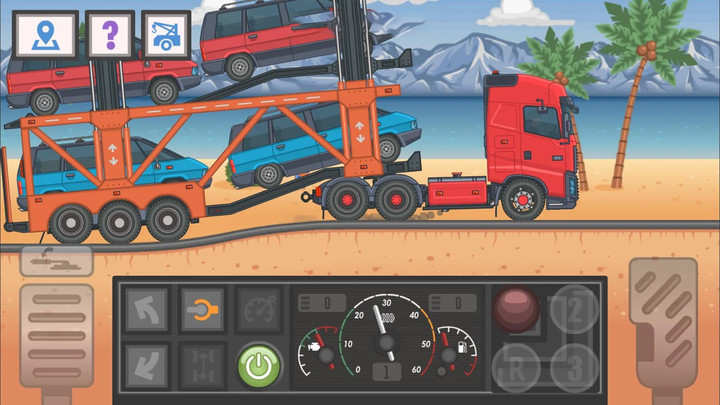Open the purple question mark help

point(109,36)
